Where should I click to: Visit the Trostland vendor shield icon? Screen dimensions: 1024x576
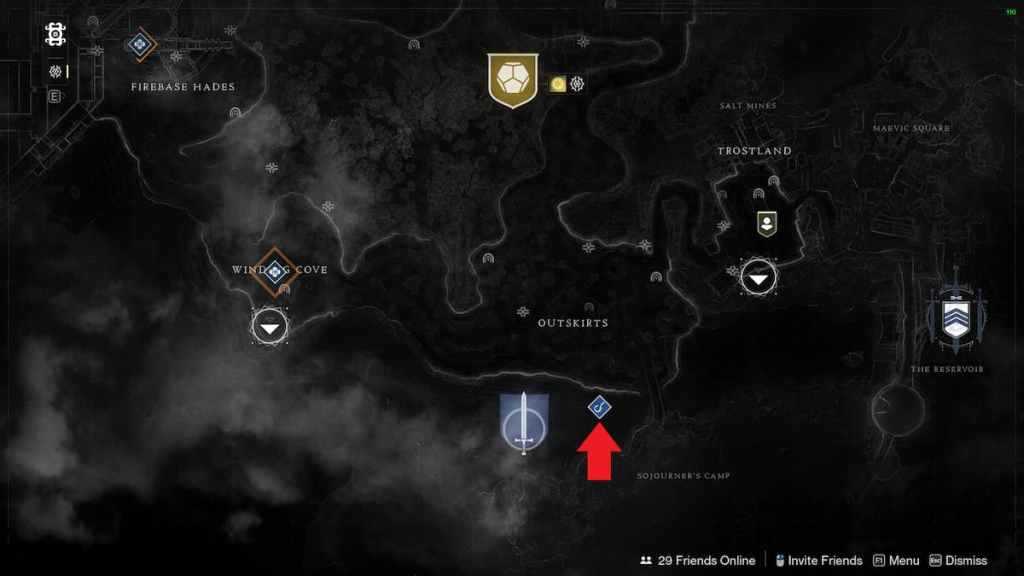(767, 223)
